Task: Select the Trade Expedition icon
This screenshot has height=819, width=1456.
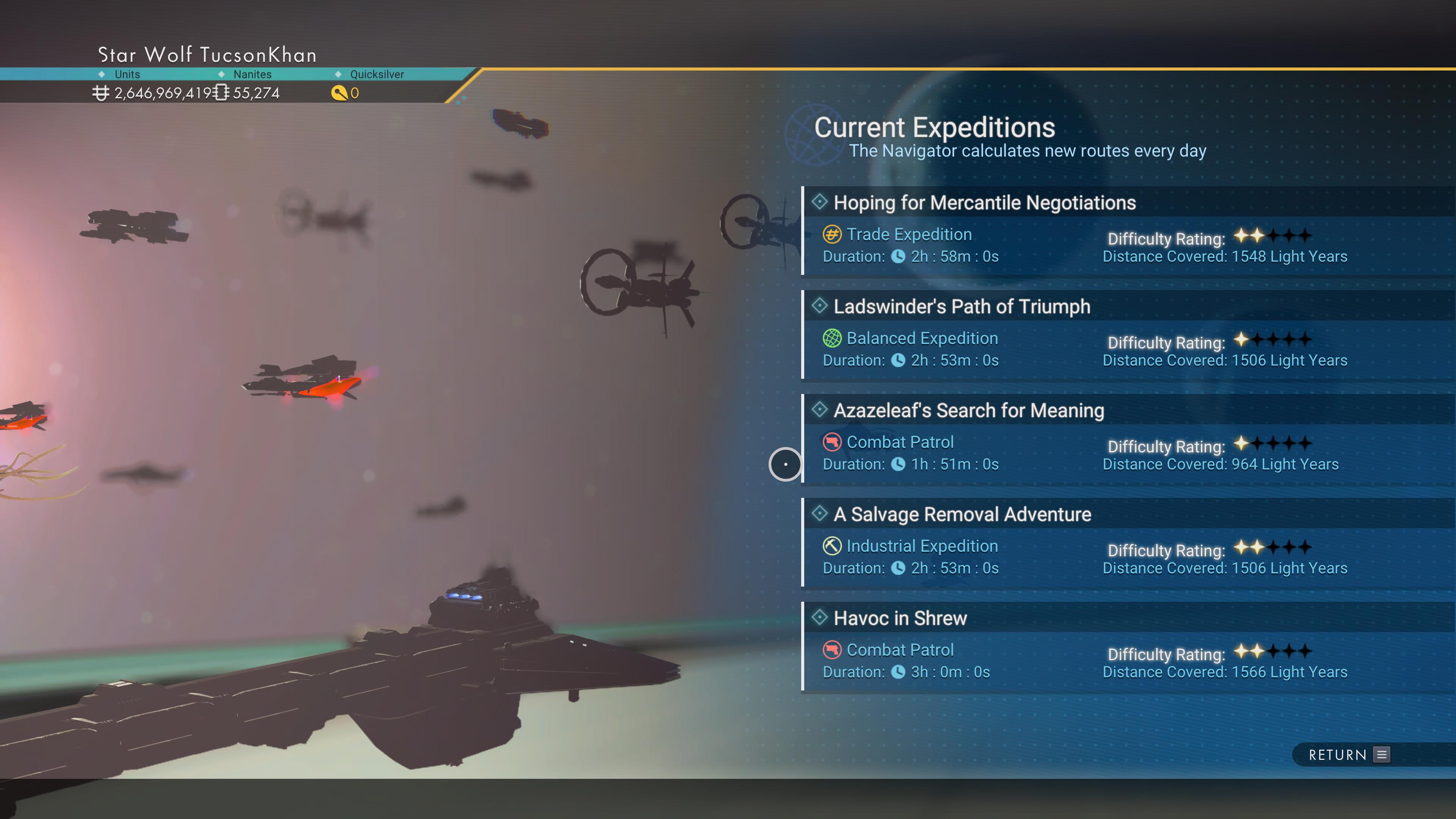Action: pyautogui.click(x=831, y=234)
